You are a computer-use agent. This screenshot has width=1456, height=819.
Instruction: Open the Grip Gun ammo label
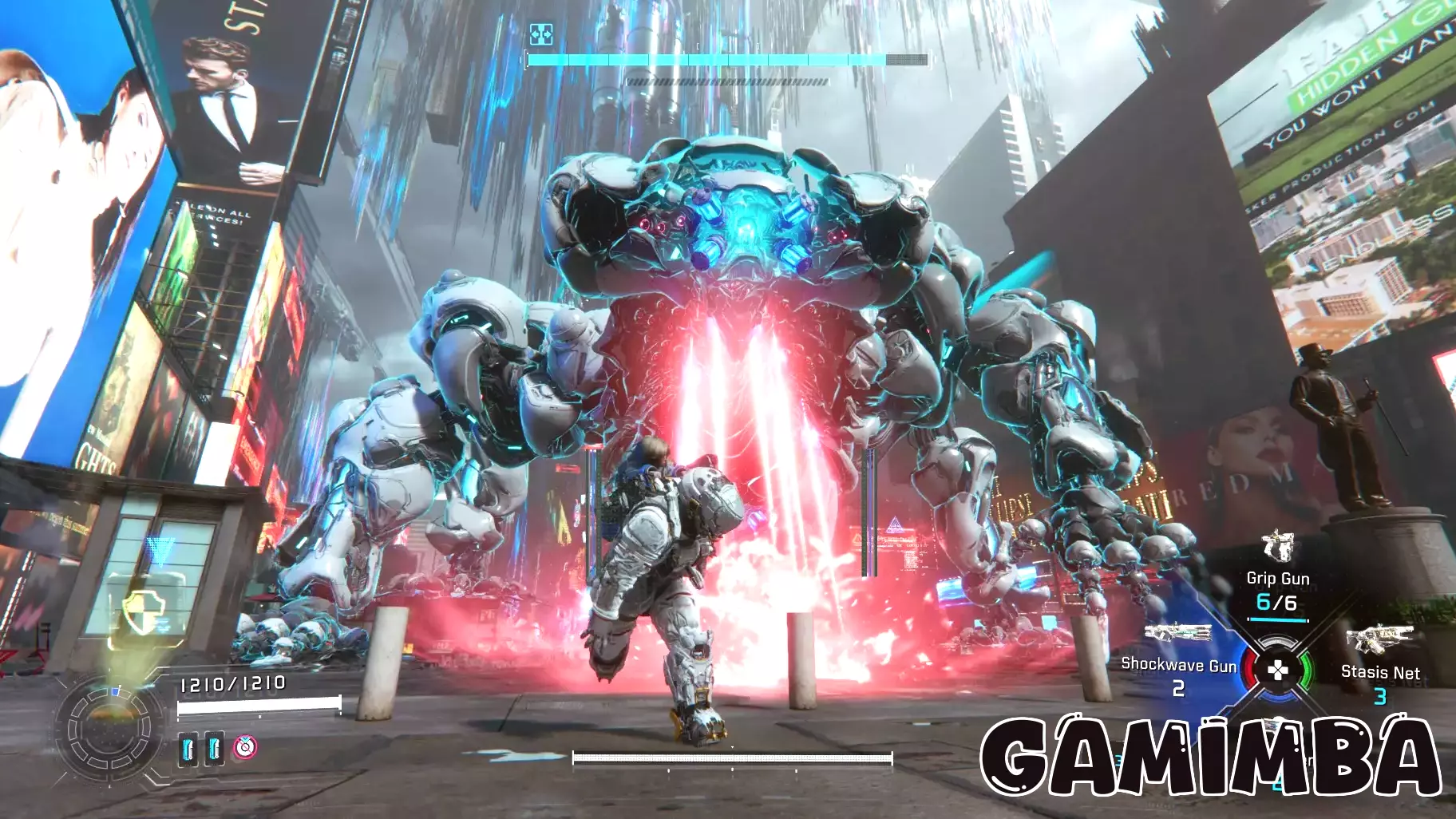tap(1277, 603)
